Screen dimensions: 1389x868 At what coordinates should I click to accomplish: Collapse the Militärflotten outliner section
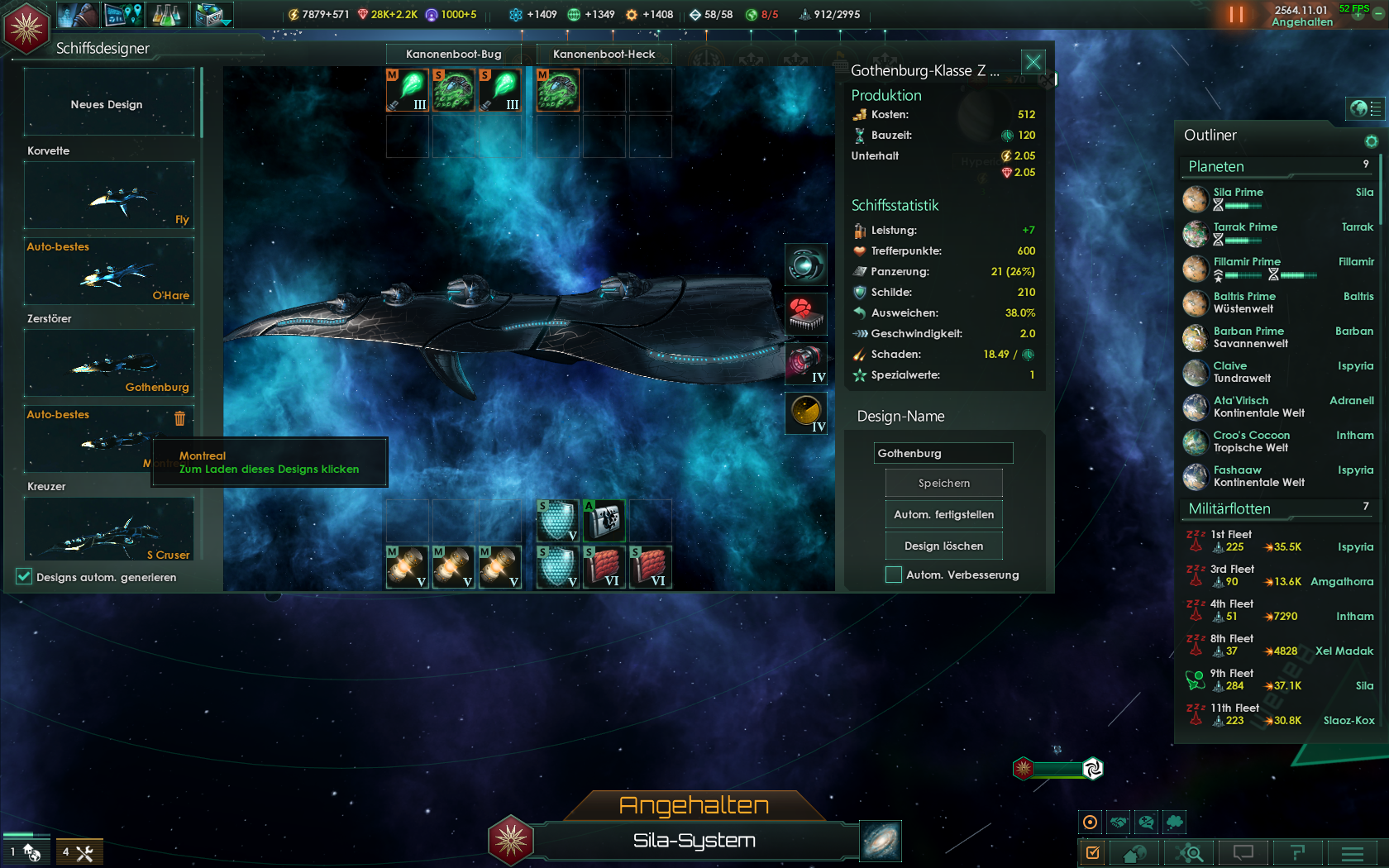(1229, 508)
